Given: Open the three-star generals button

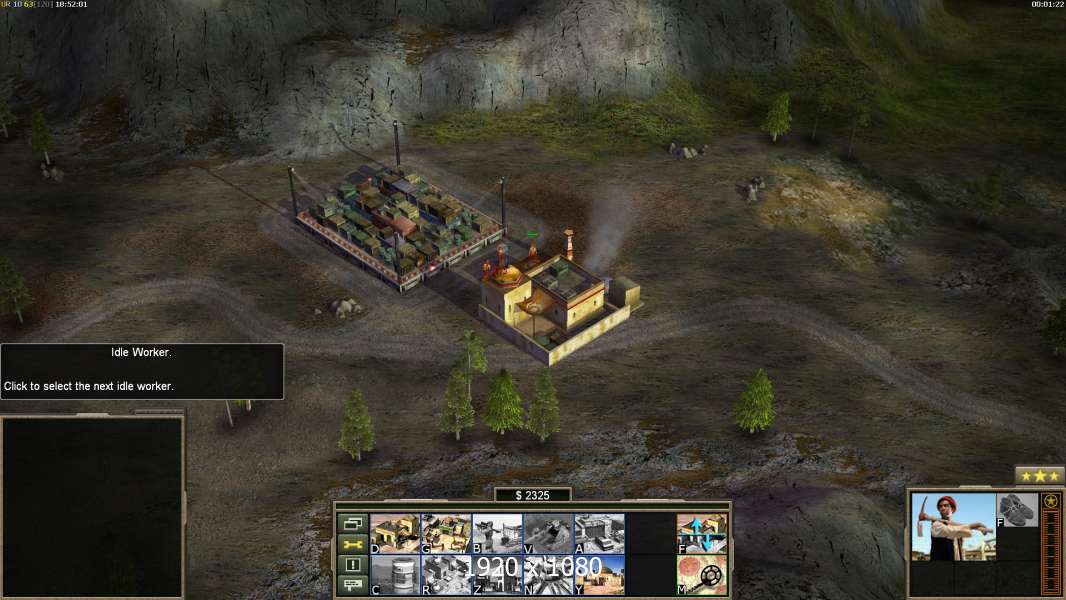Looking at the screenshot, I should 1039,476.
